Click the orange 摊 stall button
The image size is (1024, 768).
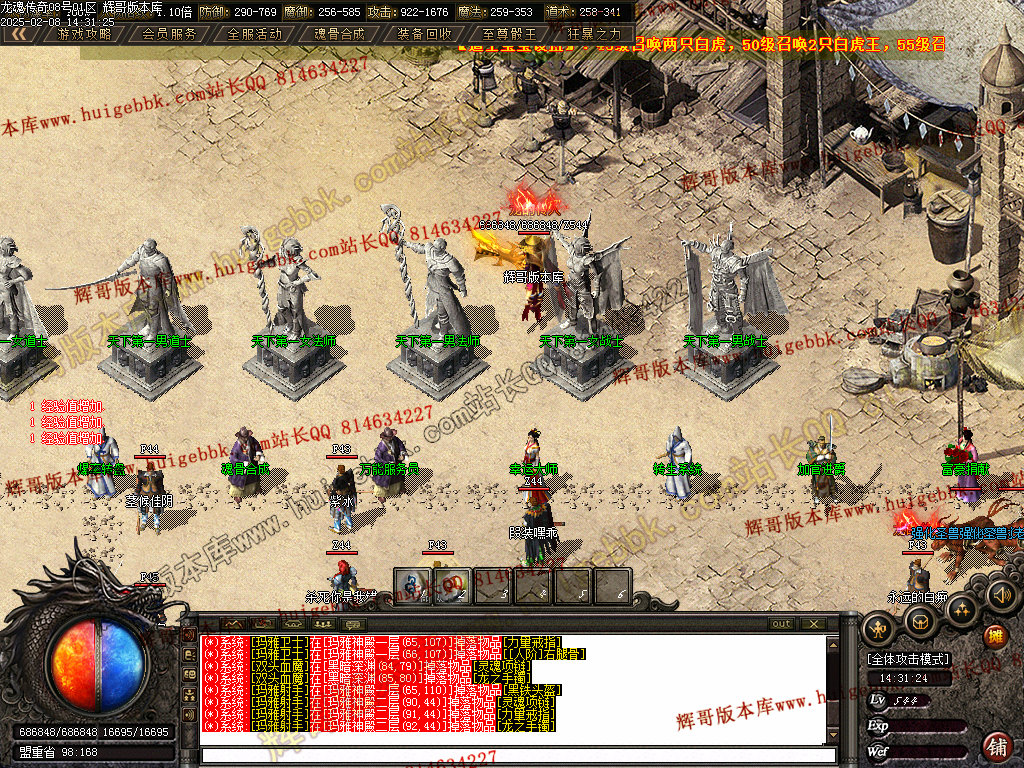point(996,637)
